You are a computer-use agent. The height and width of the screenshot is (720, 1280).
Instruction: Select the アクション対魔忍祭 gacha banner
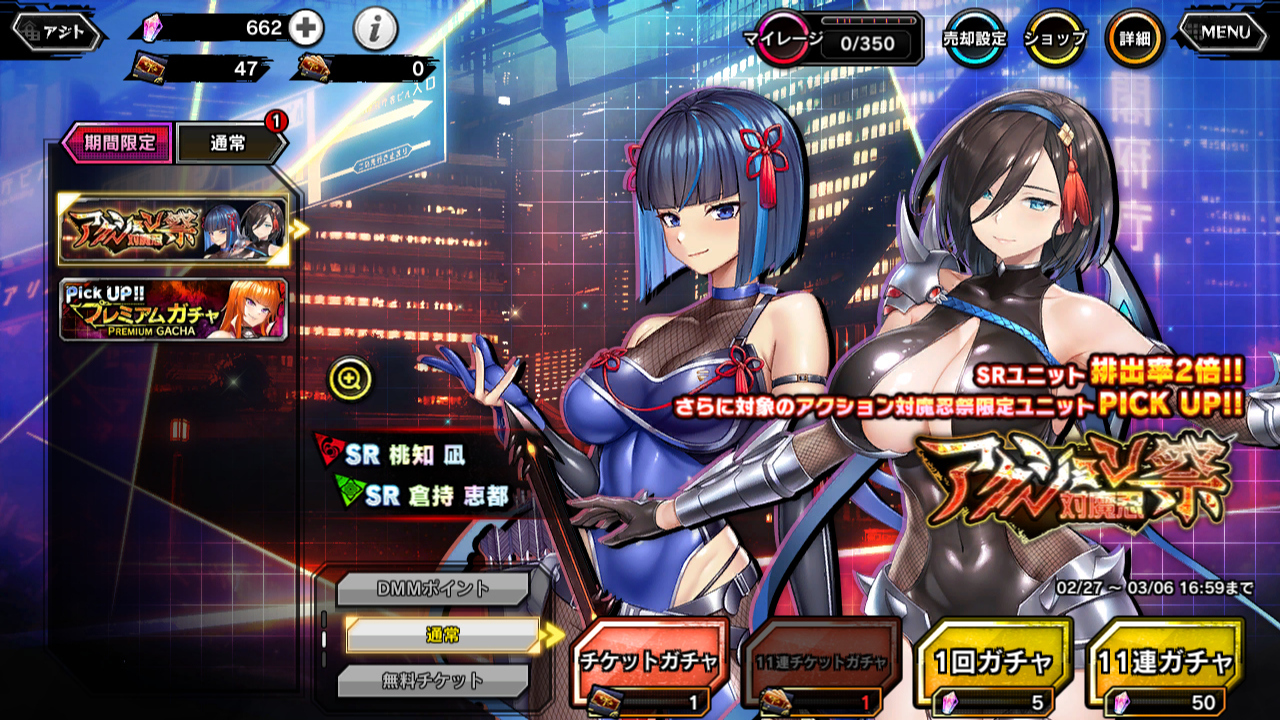tap(174, 230)
